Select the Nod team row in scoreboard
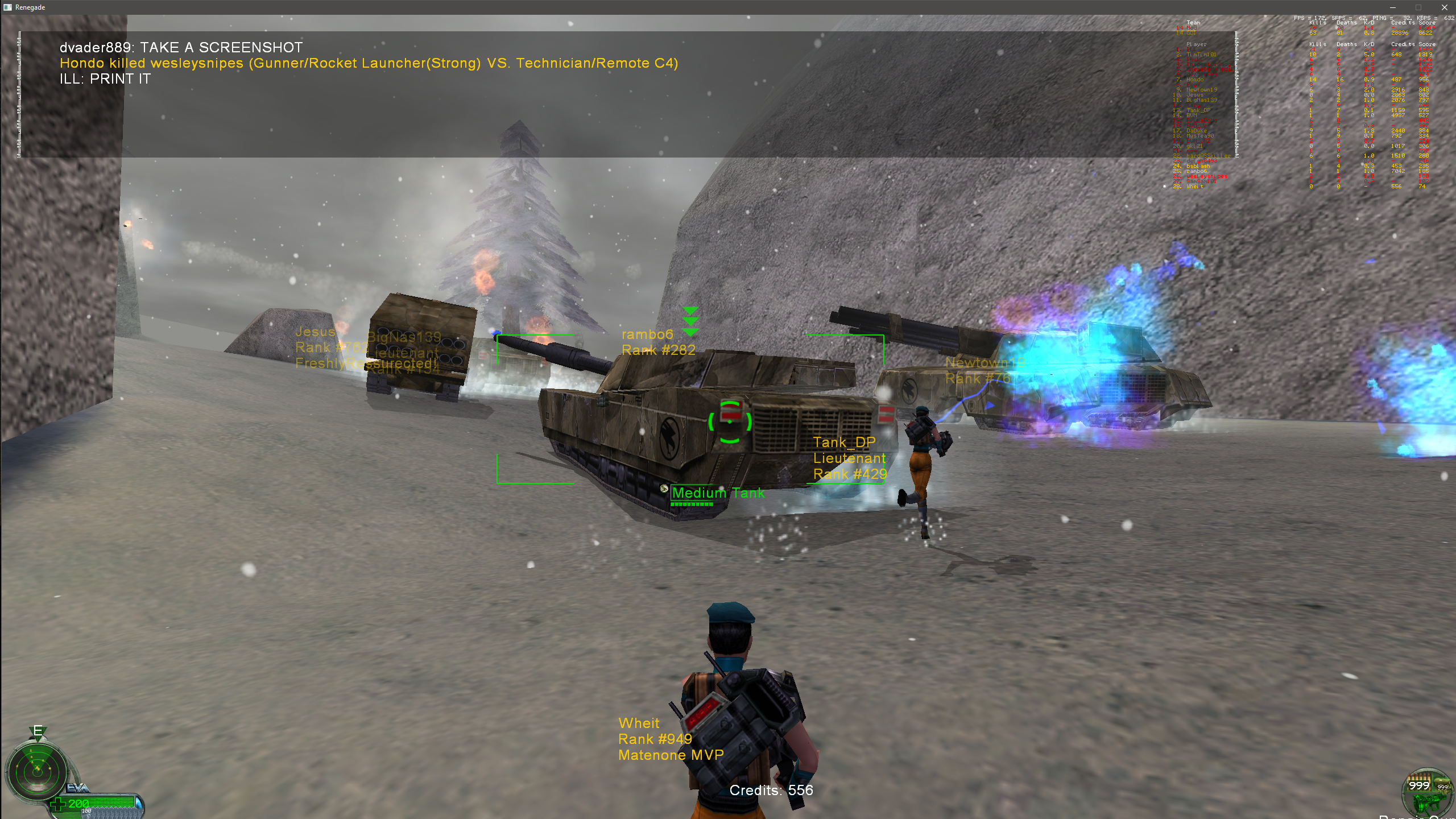Image resolution: width=1456 pixels, height=819 pixels. [x=1192, y=28]
